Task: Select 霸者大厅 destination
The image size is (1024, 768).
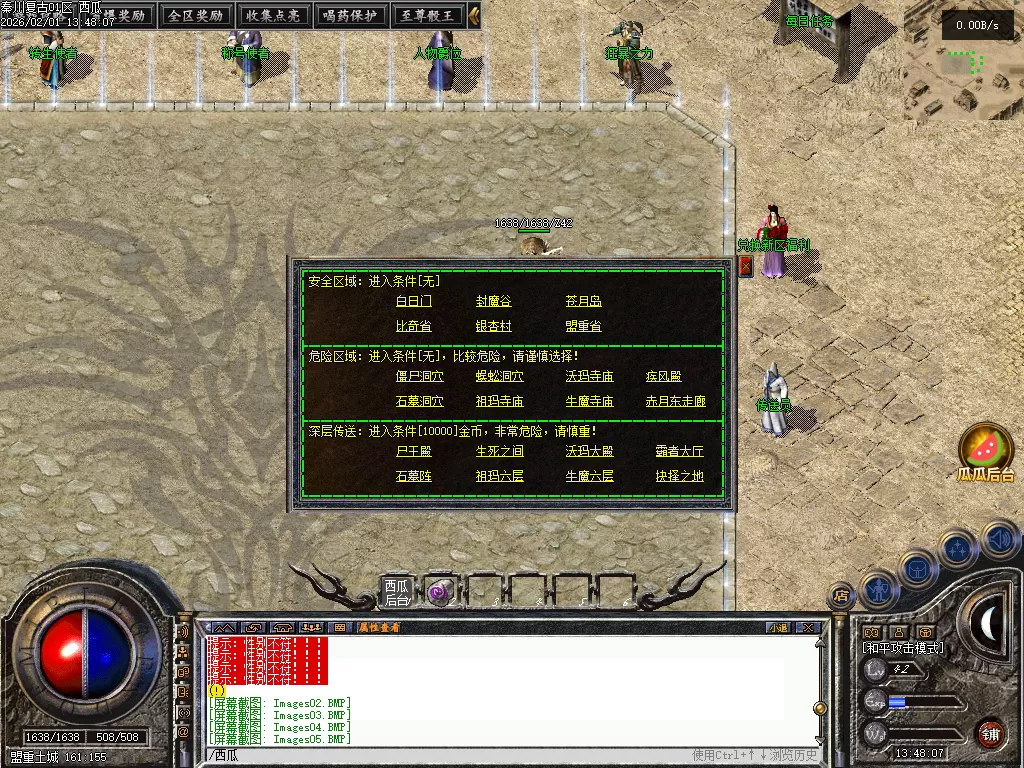Action: (x=679, y=452)
